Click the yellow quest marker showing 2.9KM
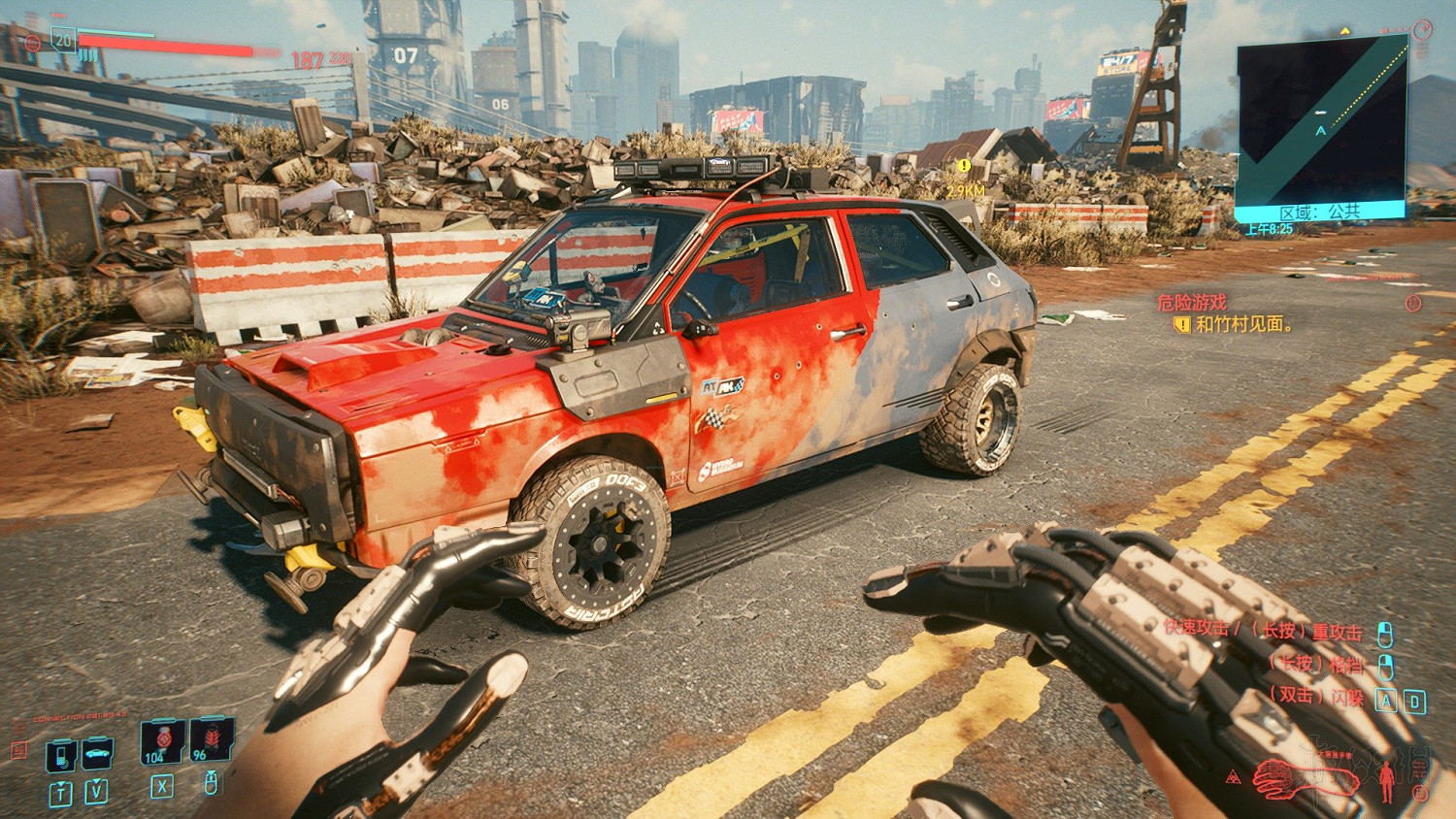Screen dimensions: 1456x819 pos(963,167)
